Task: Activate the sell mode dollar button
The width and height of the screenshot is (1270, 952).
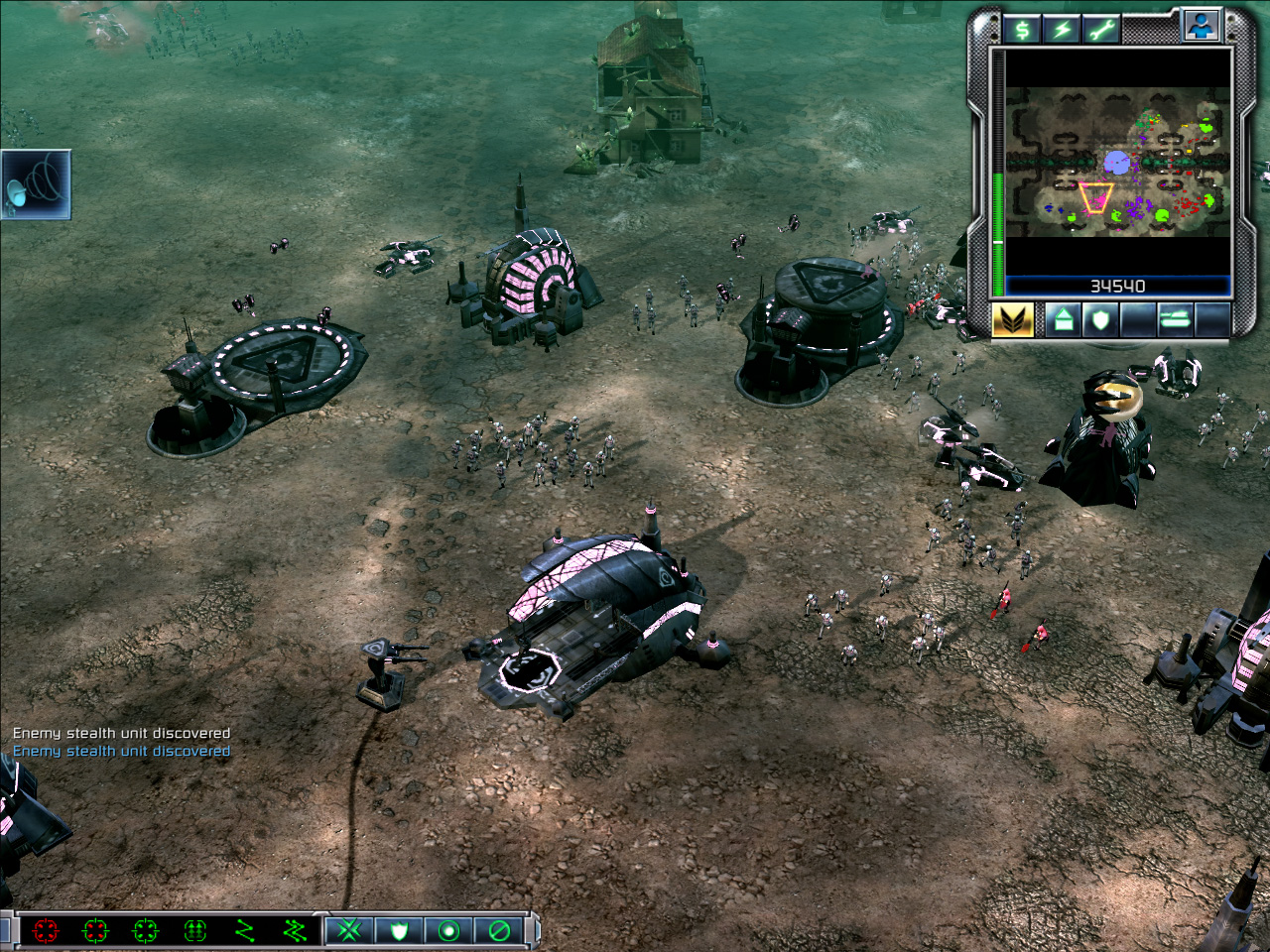Action: pyautogui.click(x=1022, y=30)
